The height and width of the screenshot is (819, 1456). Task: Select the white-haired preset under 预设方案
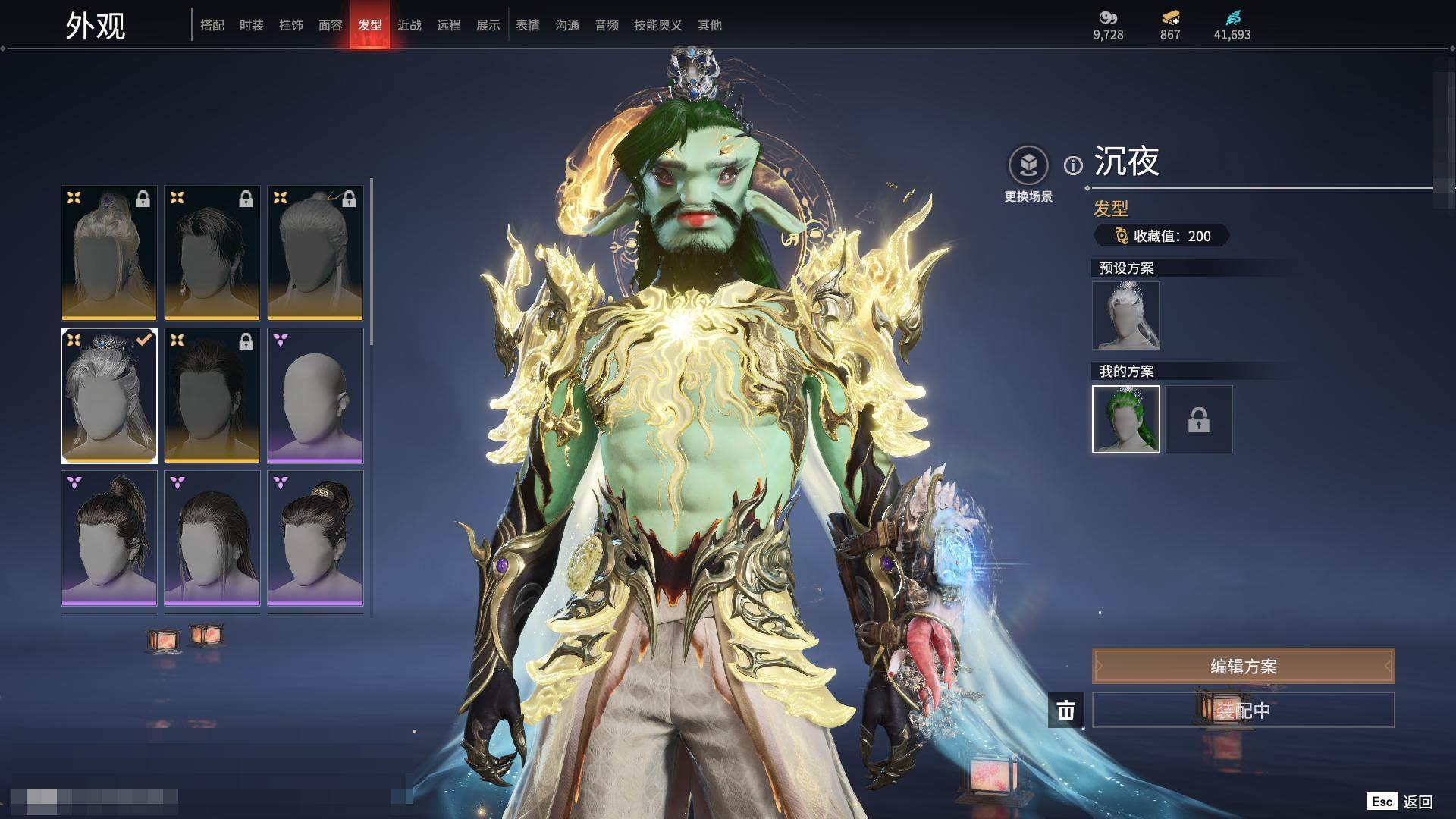[1126, 315]
